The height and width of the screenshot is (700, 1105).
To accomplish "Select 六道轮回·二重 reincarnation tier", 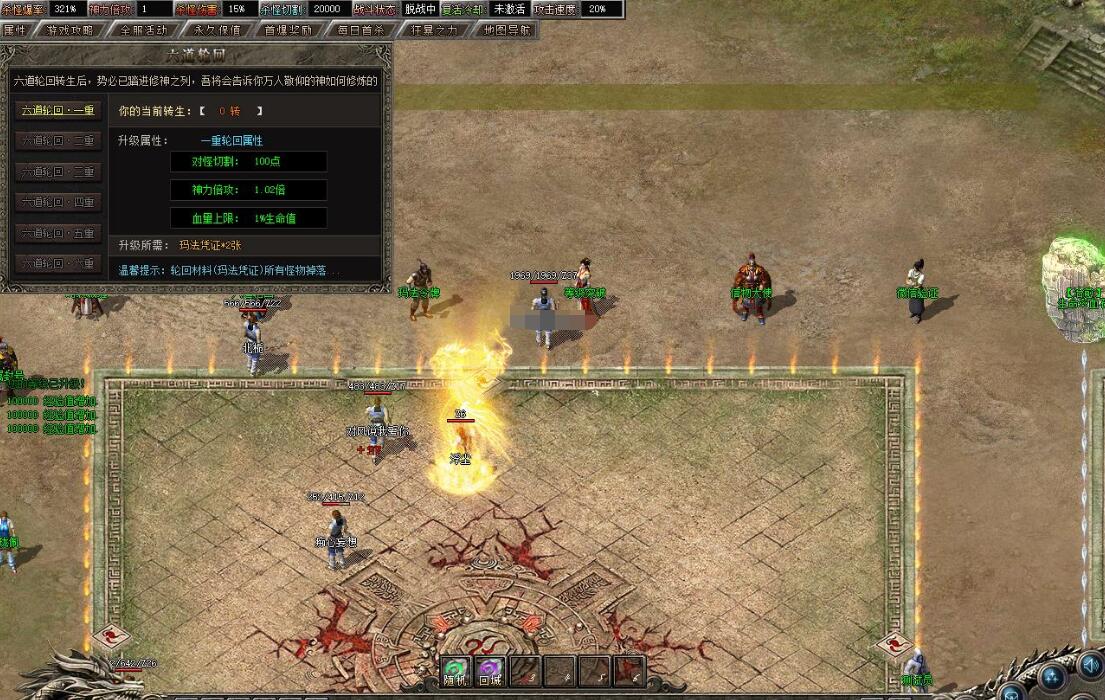I will pyautogui.click(x=58, y=141).
